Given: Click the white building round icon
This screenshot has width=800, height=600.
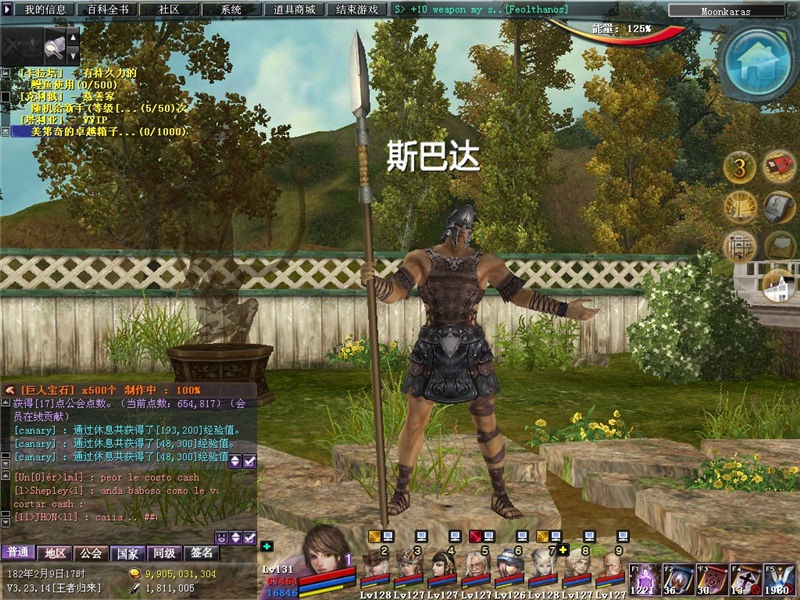Looking at the screenshot, I should (x=778, y=288).
